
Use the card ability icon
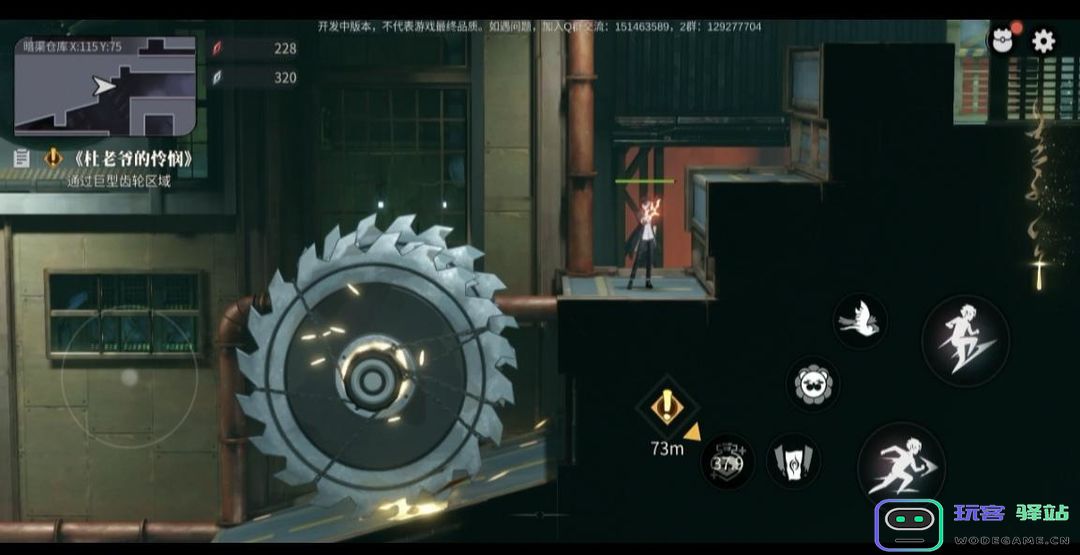[793, 461]
